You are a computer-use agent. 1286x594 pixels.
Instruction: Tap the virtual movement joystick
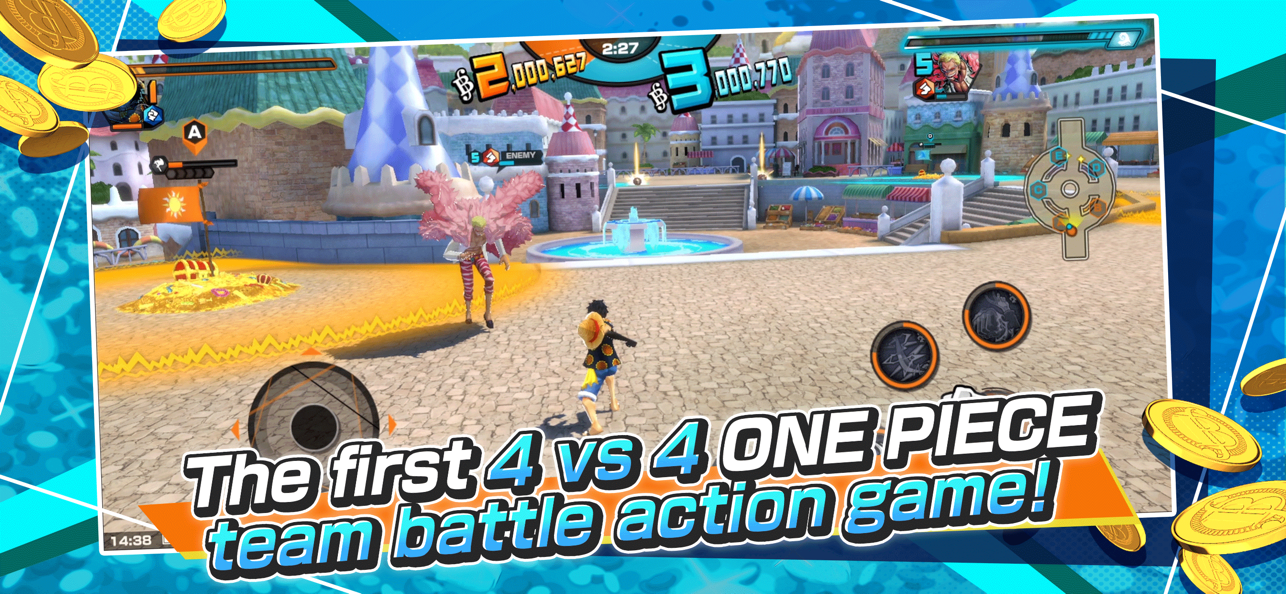313,420
